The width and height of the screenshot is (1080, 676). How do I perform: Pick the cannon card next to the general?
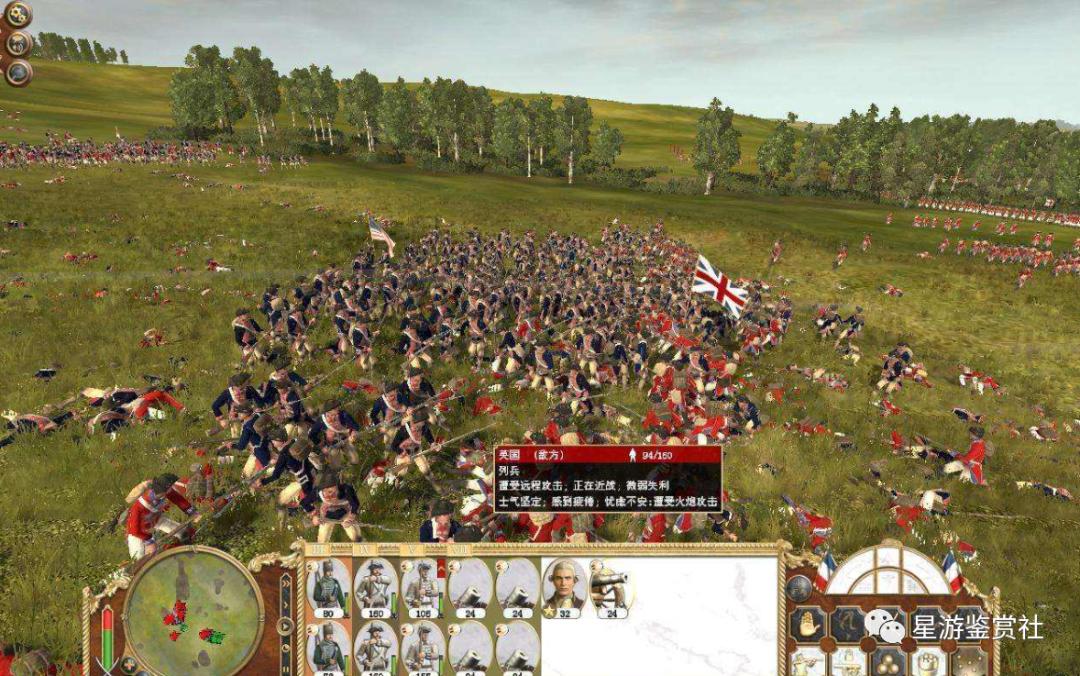point(610,588)
